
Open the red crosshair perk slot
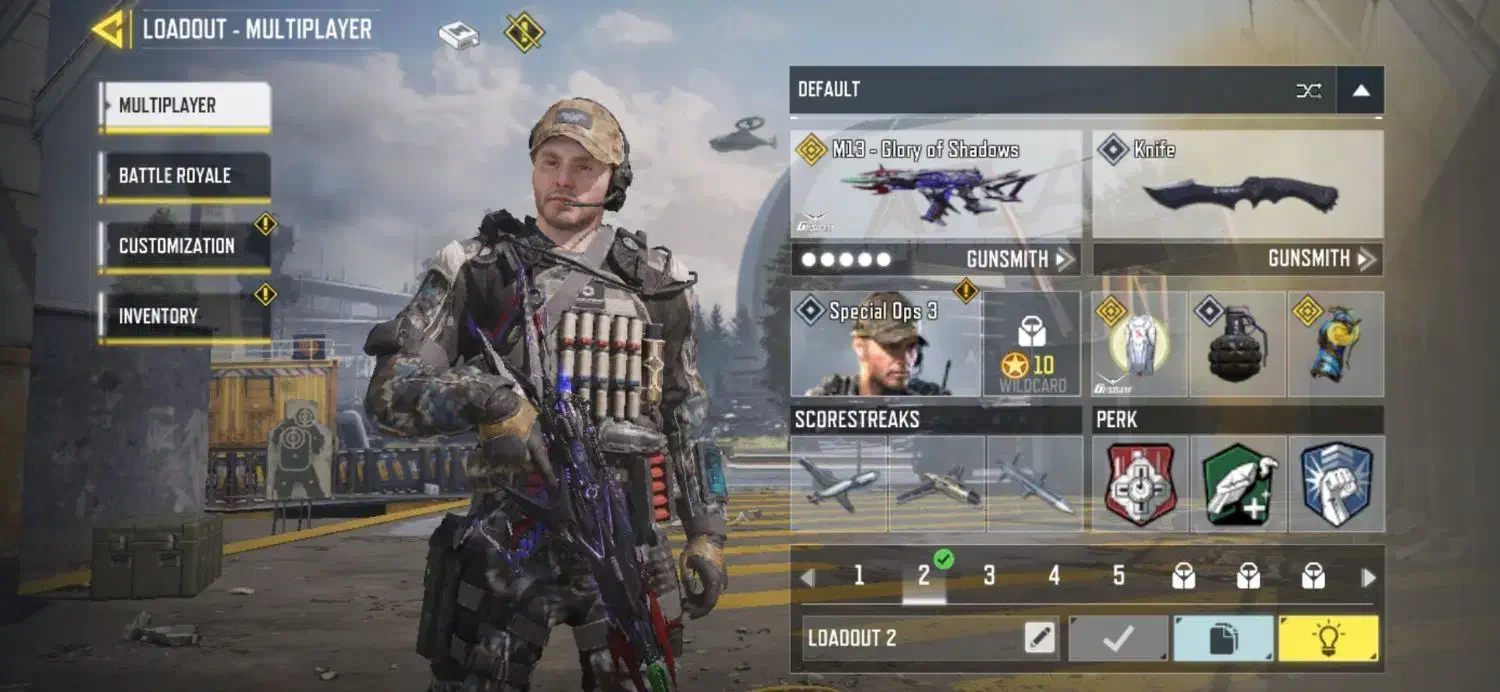(1140, 484)
